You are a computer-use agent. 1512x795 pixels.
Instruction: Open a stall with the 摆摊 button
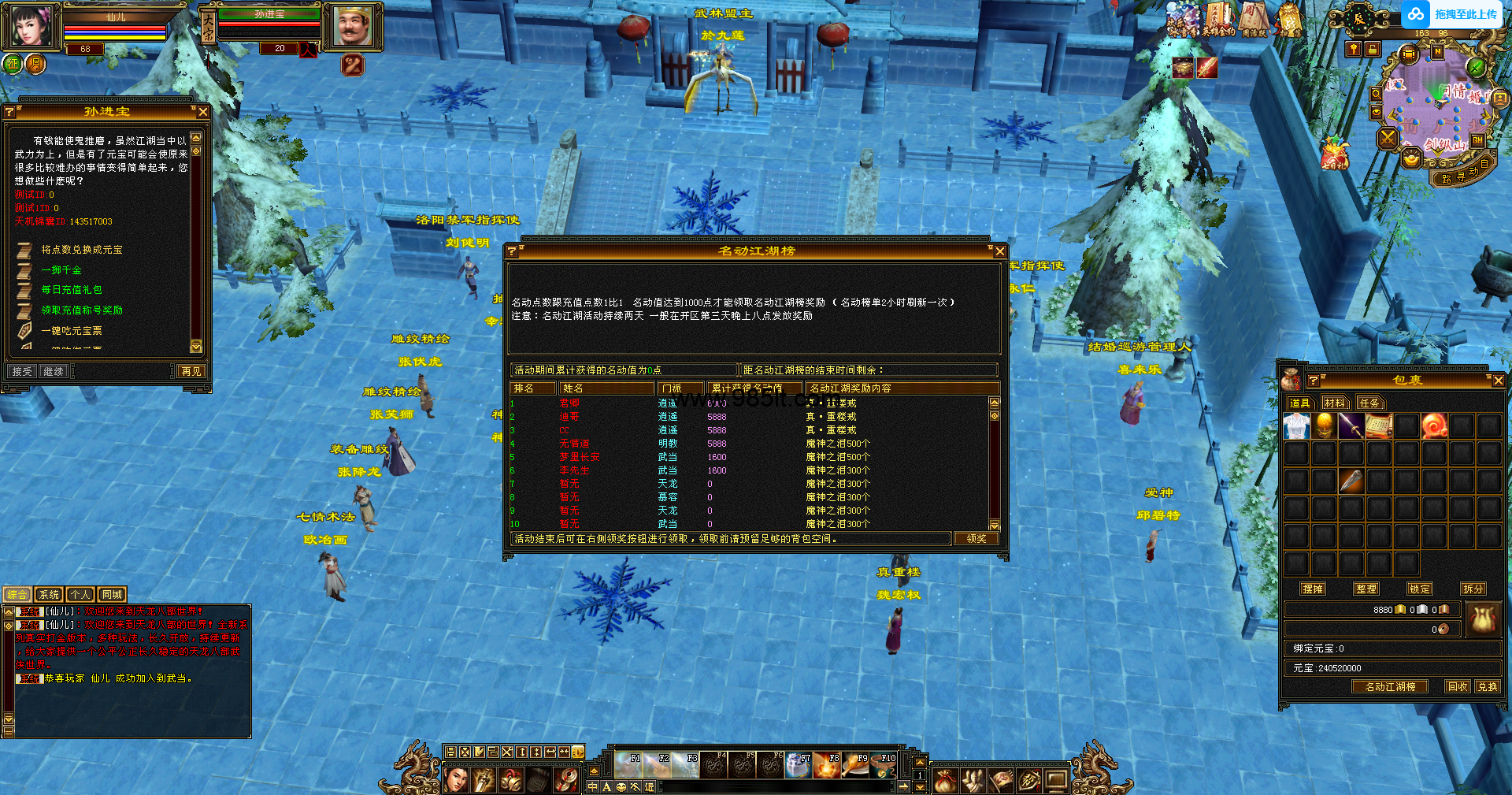tap(1313, 589)
